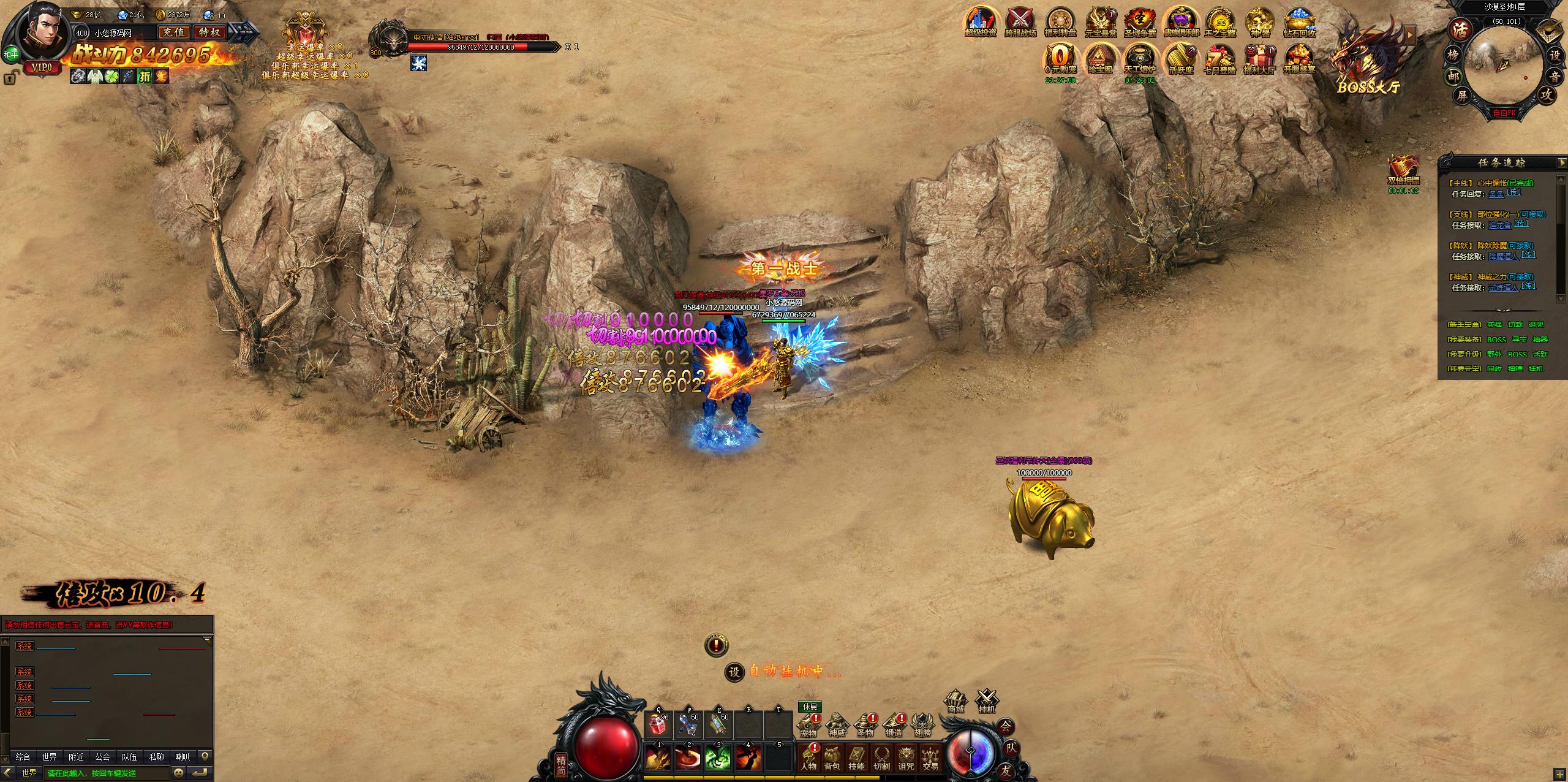The image size is (1568, 782).
Task: Activate the green claw skill in slot 3
Action: tap(718, 757)
